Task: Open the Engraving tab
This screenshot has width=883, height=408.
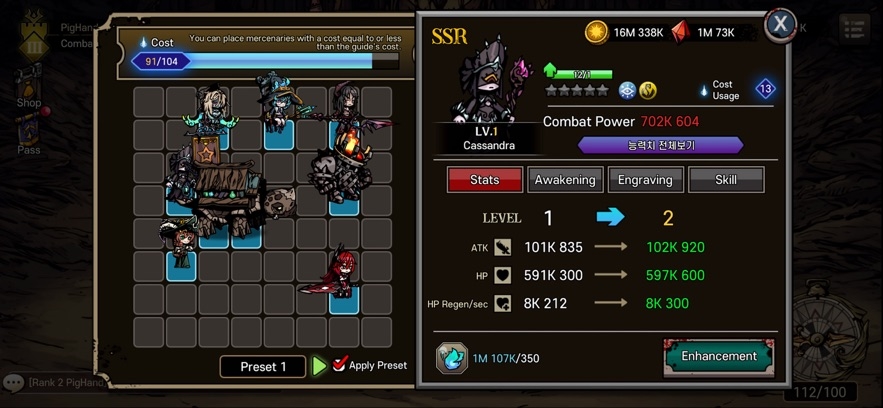Action: pos(646,180)
